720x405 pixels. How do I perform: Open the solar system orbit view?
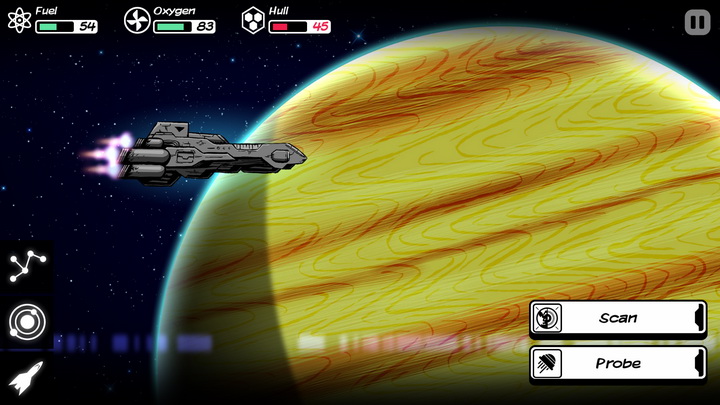26,322
